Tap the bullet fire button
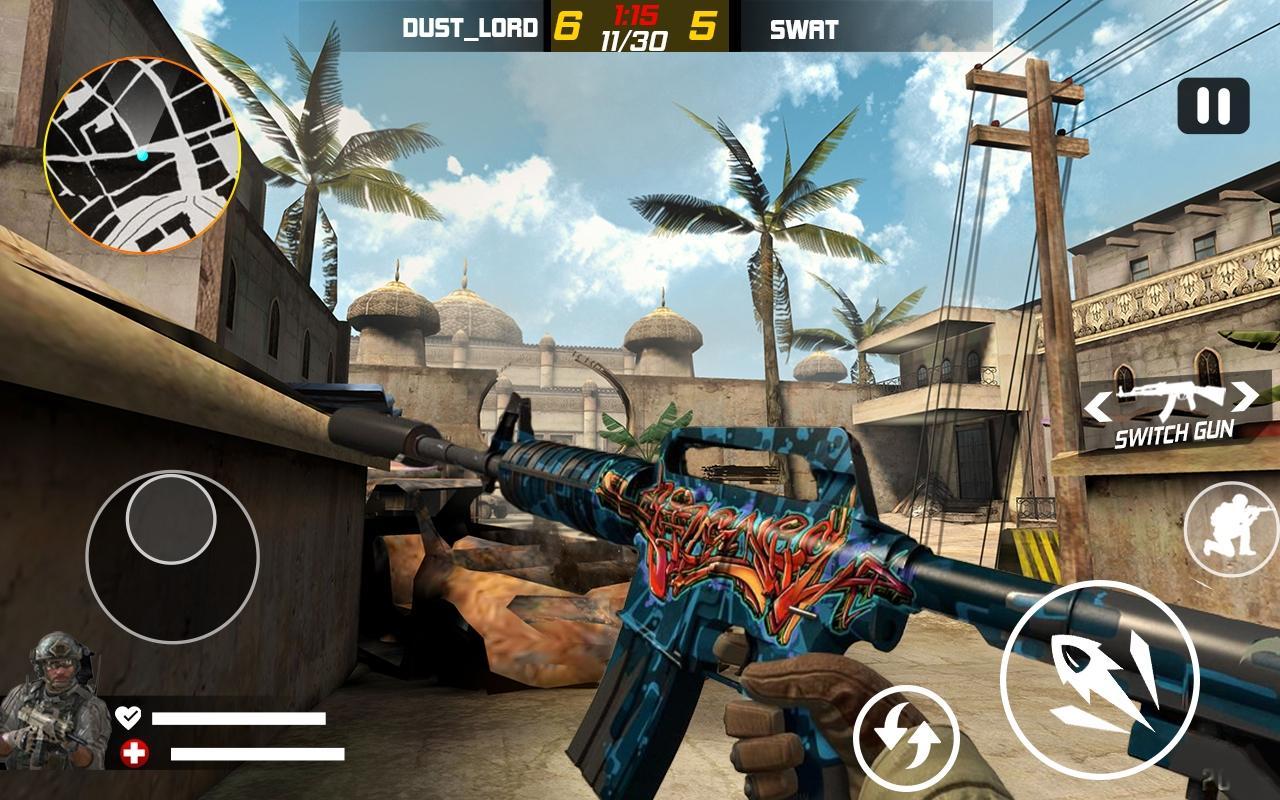The width and height of the screenshot is (1280, 800). [x=1098, y=679]
